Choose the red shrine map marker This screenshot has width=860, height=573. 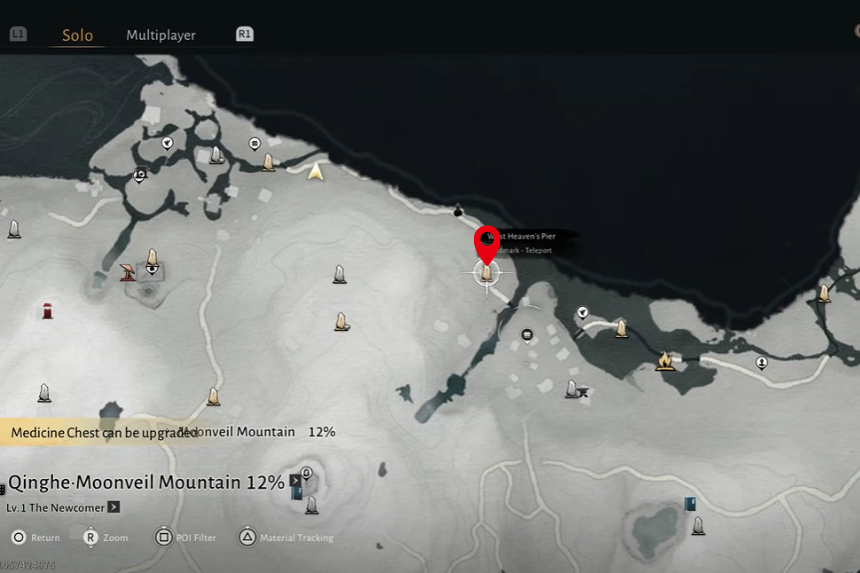pyautogui.click(x=47, y=311)
